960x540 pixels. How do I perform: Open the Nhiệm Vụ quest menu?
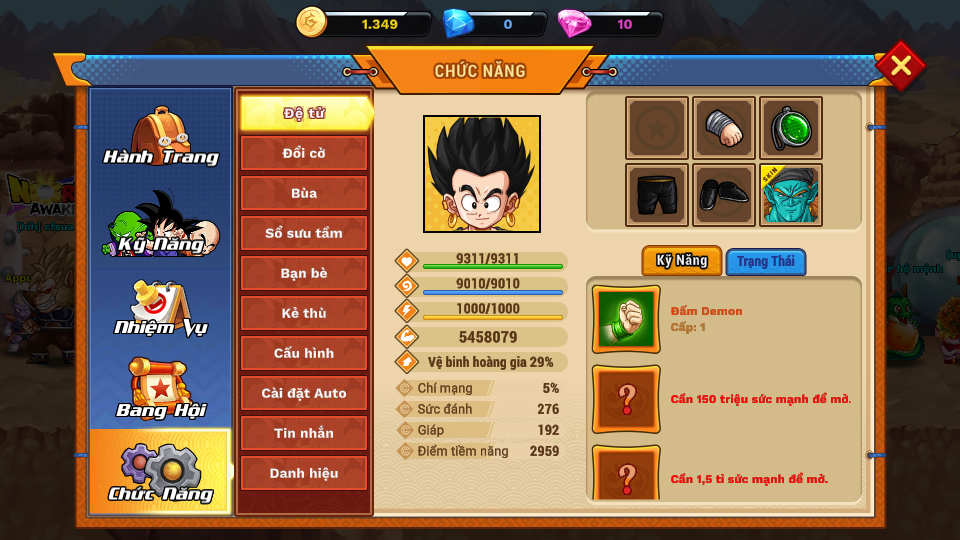click(x=160, y=308)
